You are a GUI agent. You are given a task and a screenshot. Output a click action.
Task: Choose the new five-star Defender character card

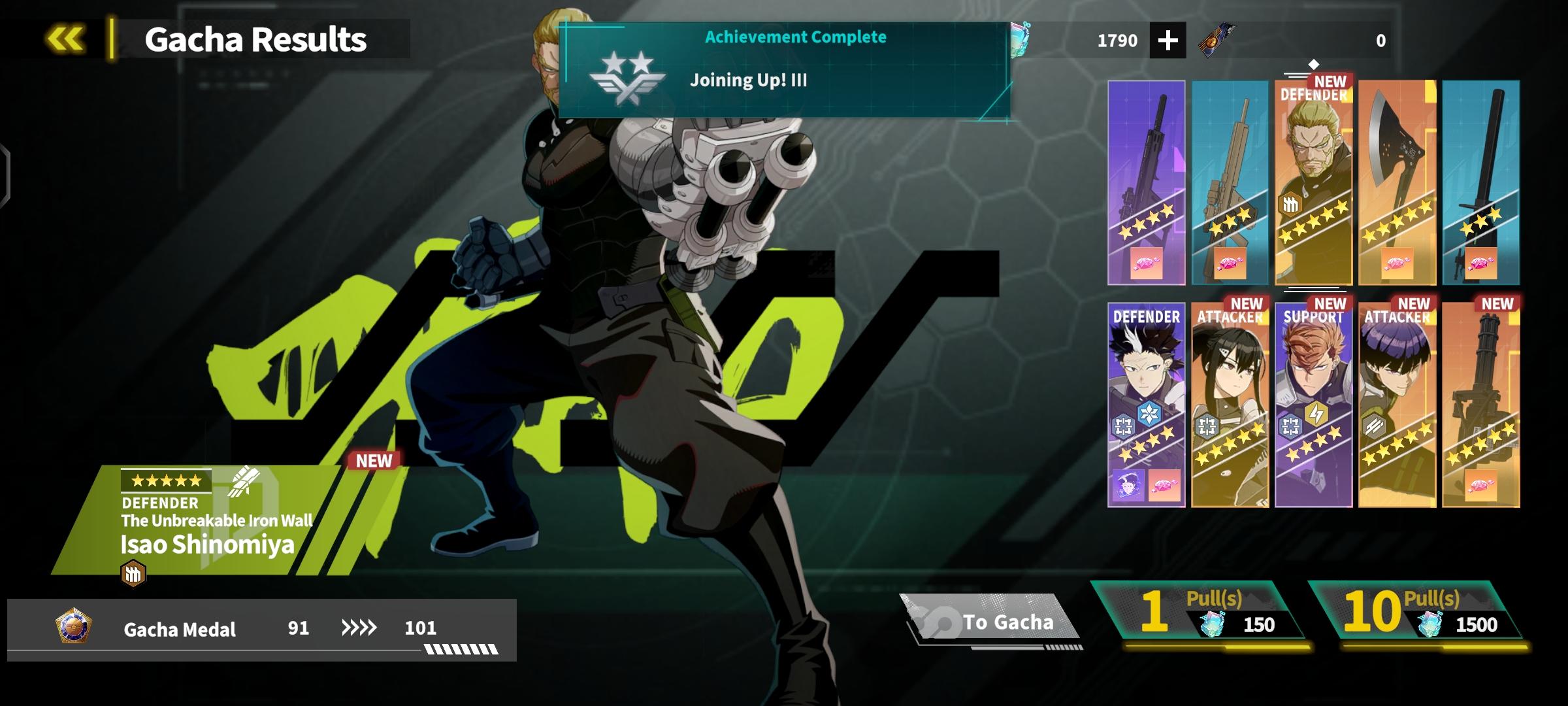pos(1314,183)
